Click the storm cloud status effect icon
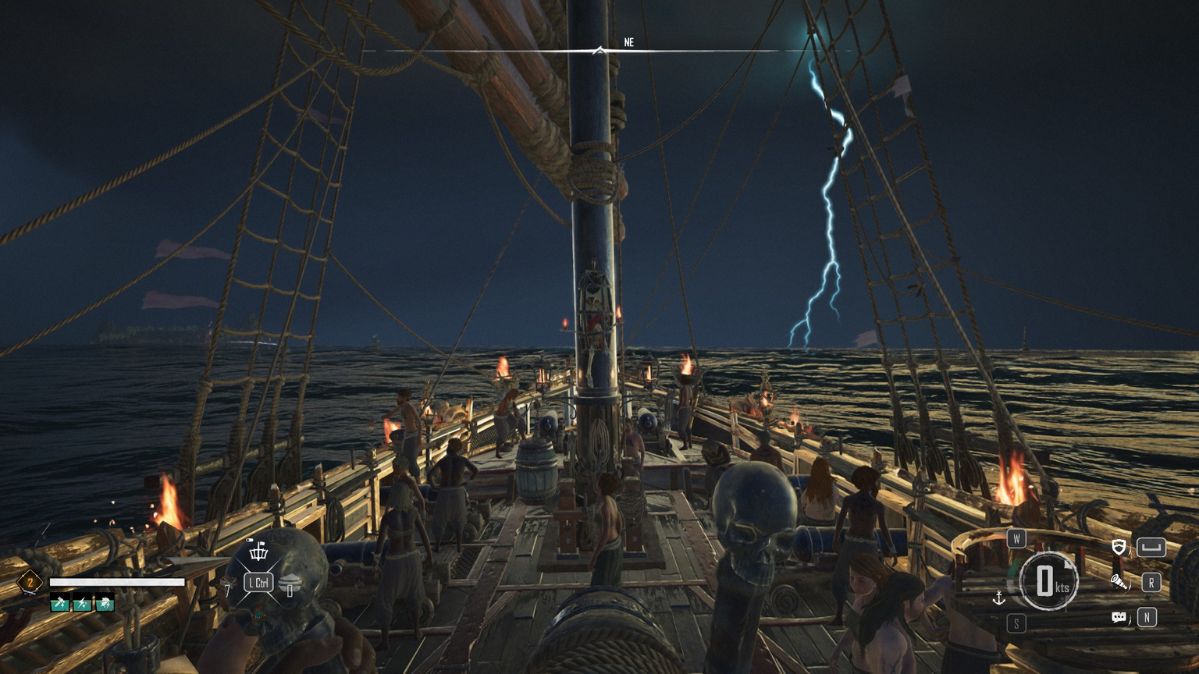Screen dimensions: 1199x674 [104, 604]
